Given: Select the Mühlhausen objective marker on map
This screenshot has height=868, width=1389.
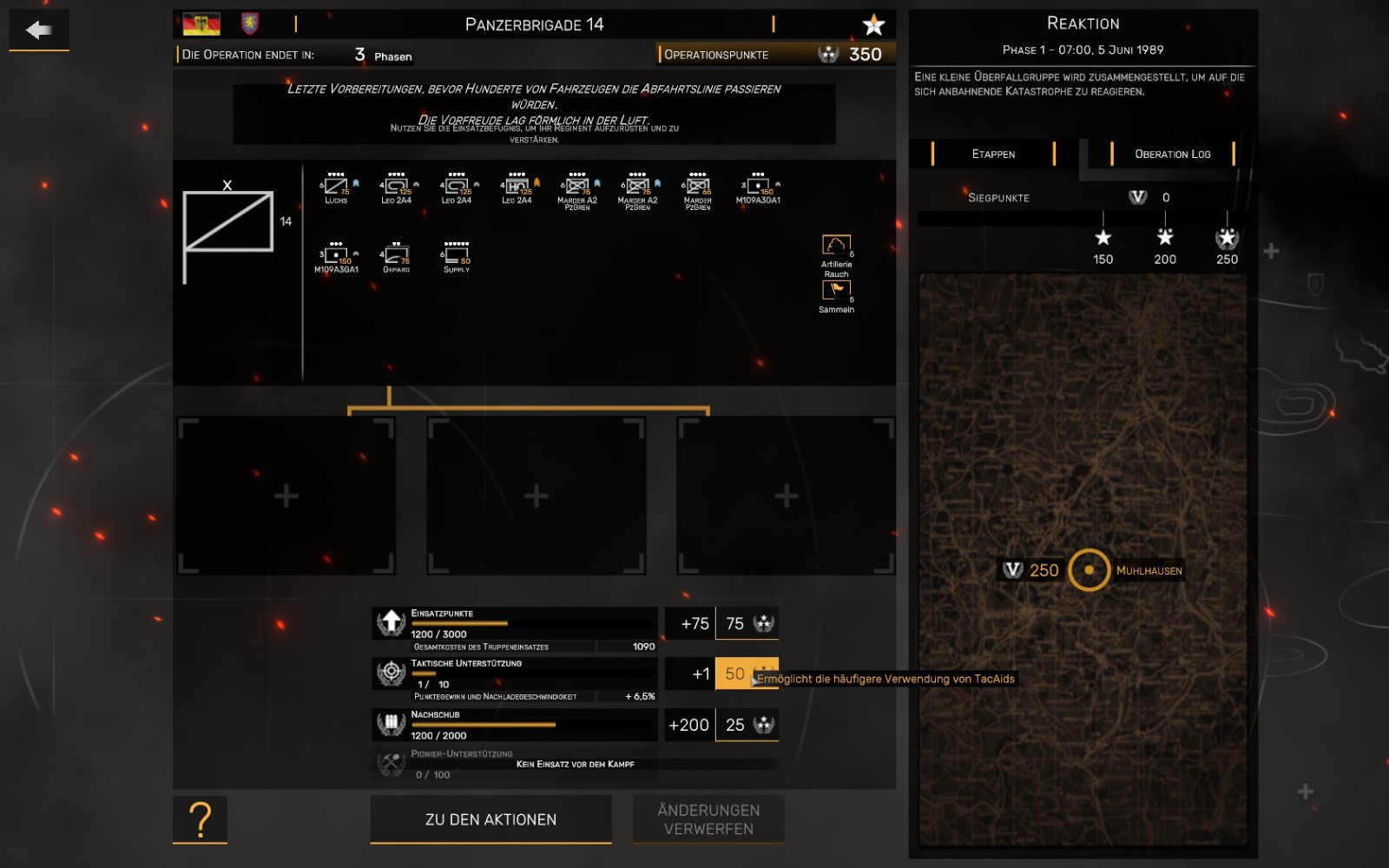Looking at the screenshot, I should [x=1089, y=570].
